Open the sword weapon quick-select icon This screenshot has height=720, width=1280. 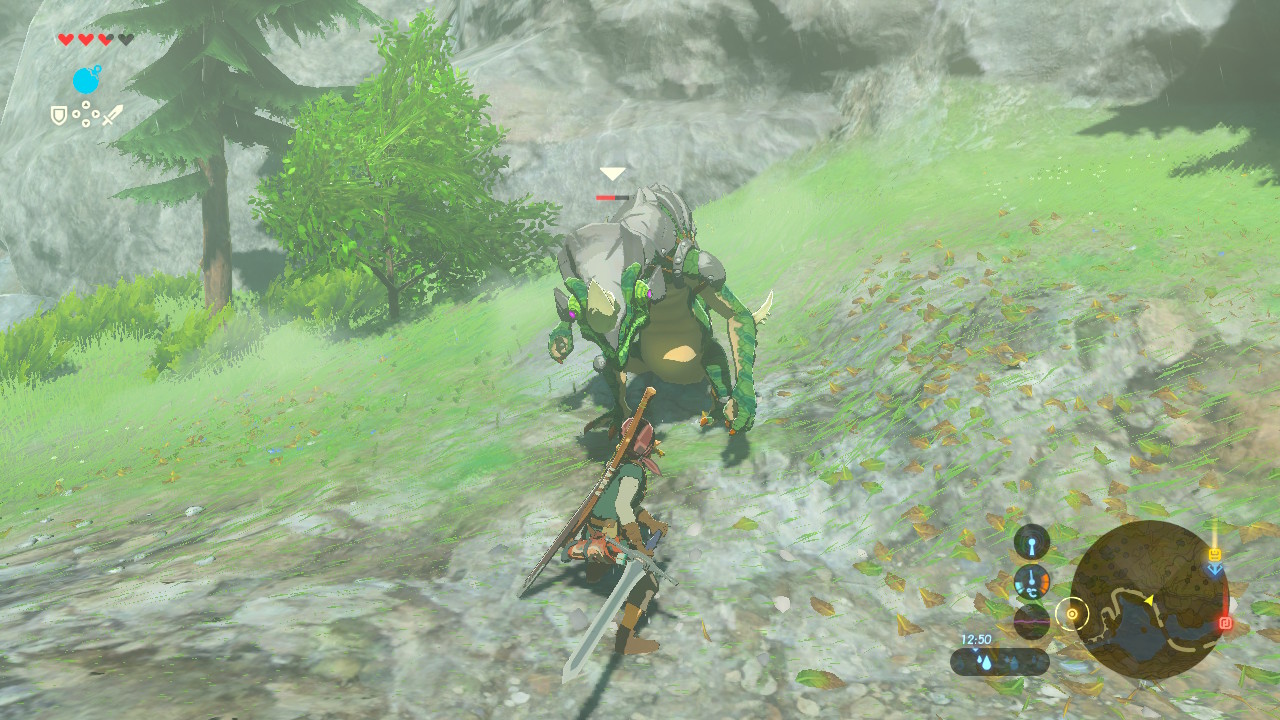[x=112, y=115]
